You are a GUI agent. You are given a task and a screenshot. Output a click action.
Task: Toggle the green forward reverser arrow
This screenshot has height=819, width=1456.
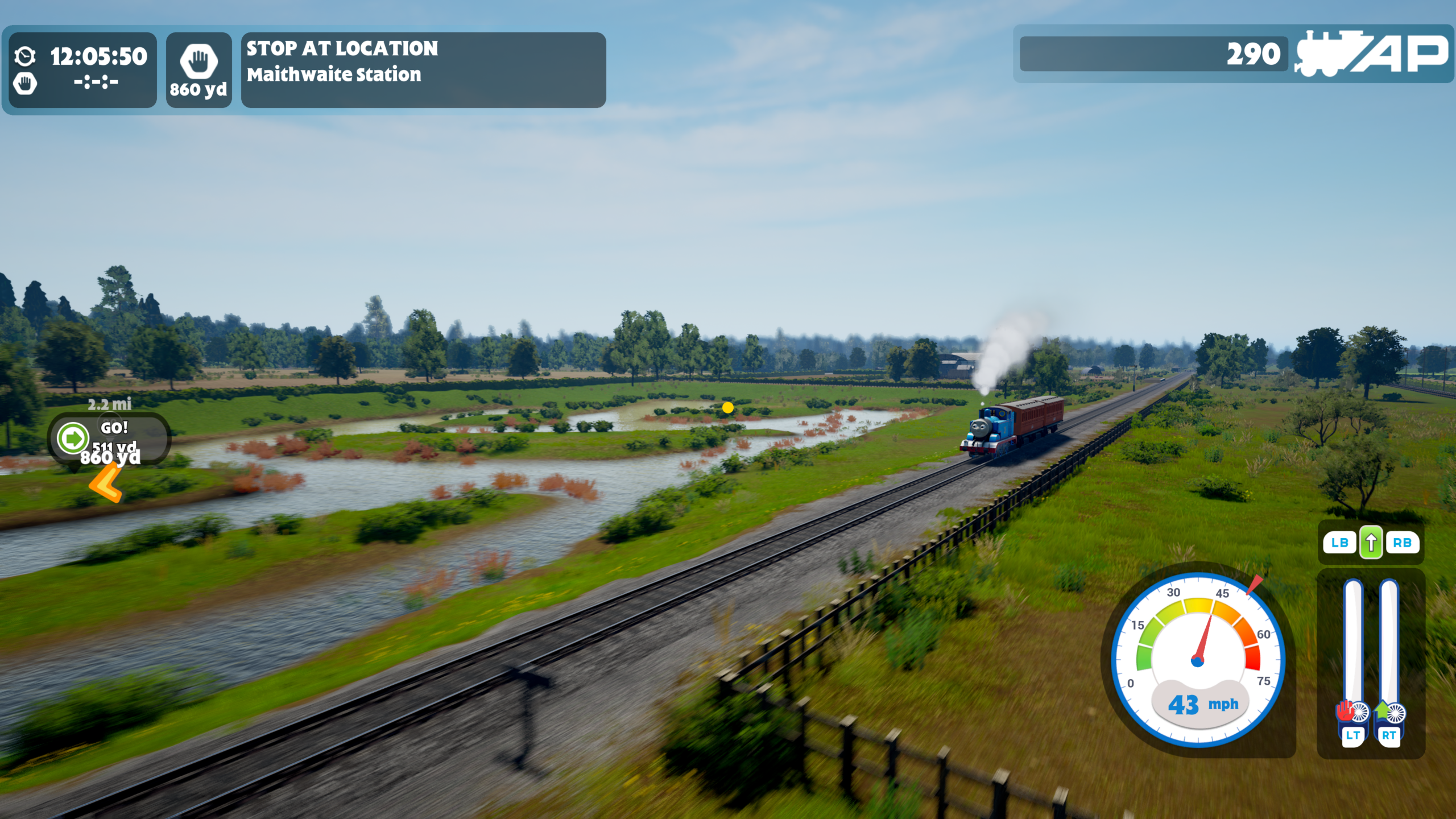pyautogui.click(x=1371, y=543)
